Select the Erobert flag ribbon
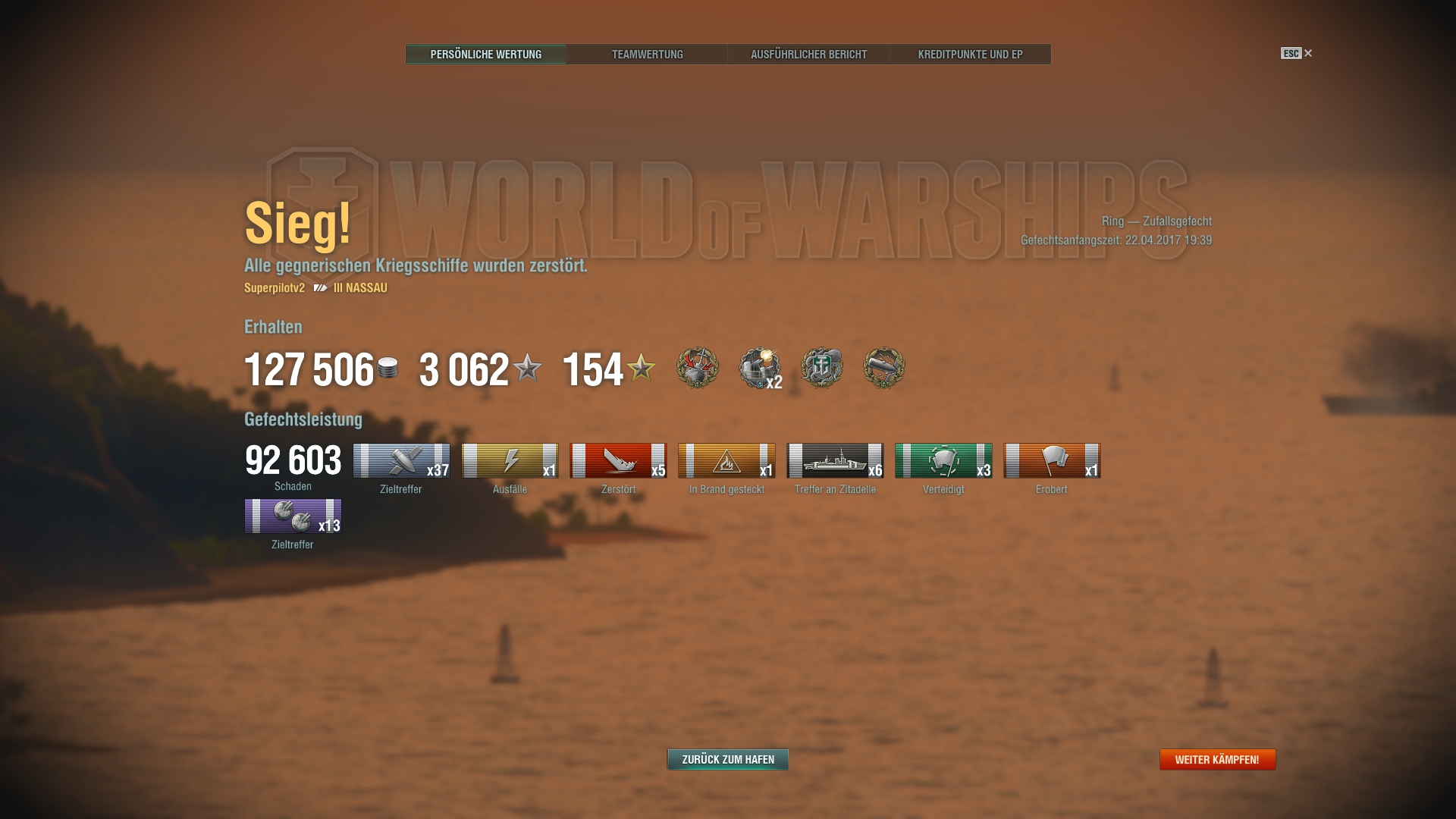Screen dimensions: 1456x819 1052,460
